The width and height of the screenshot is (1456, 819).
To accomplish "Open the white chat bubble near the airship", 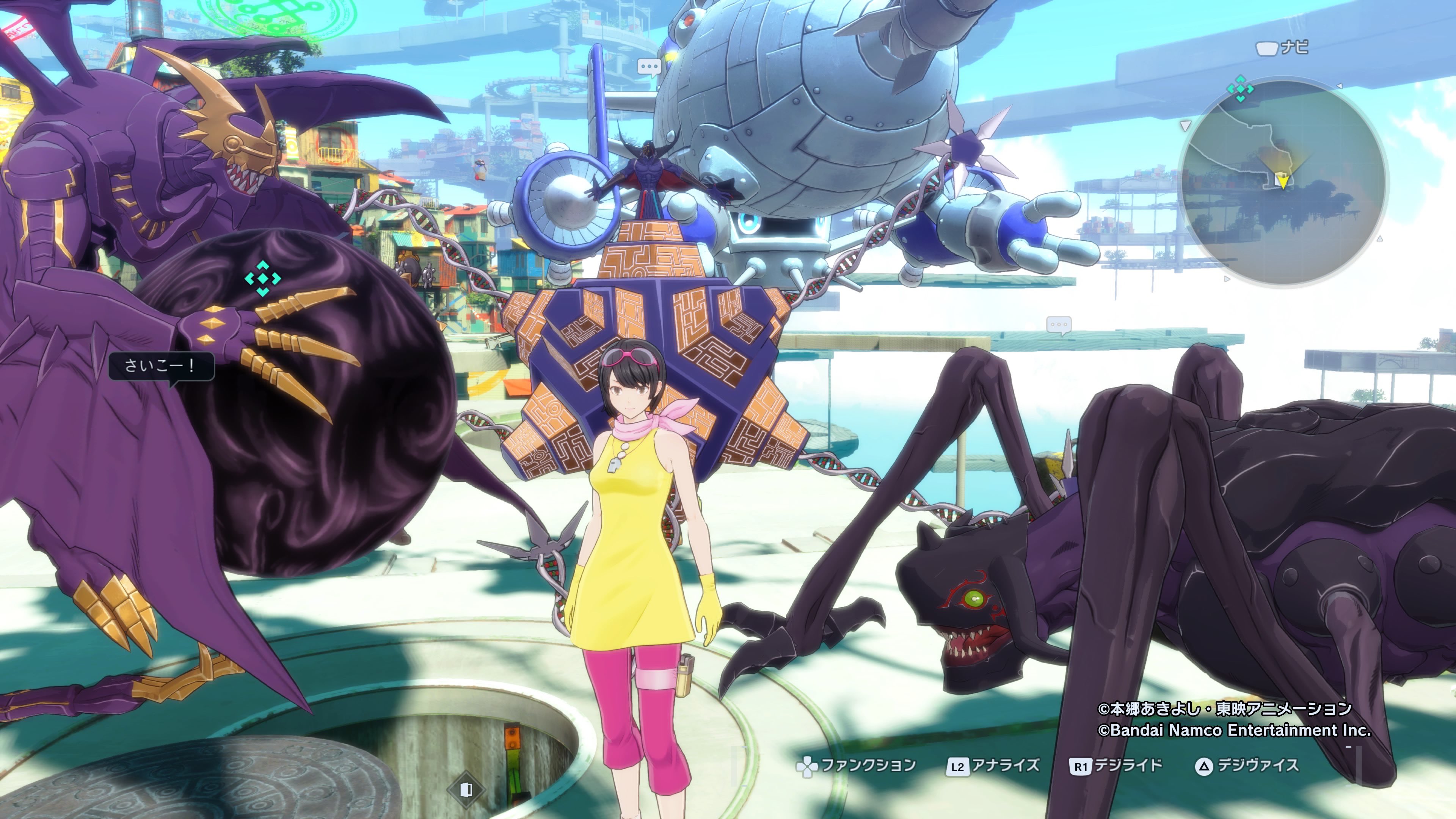I will tap(649, 68).
